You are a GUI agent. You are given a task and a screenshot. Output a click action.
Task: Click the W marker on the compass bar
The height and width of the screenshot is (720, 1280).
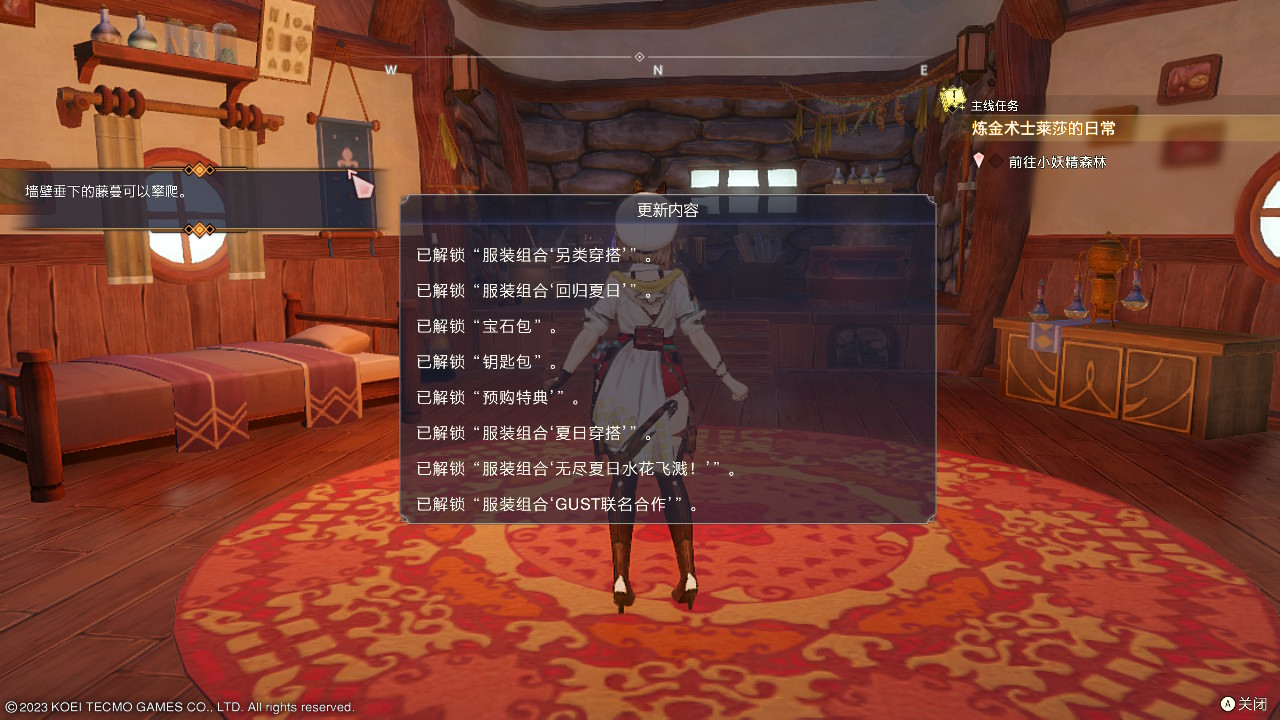[390, 71]
